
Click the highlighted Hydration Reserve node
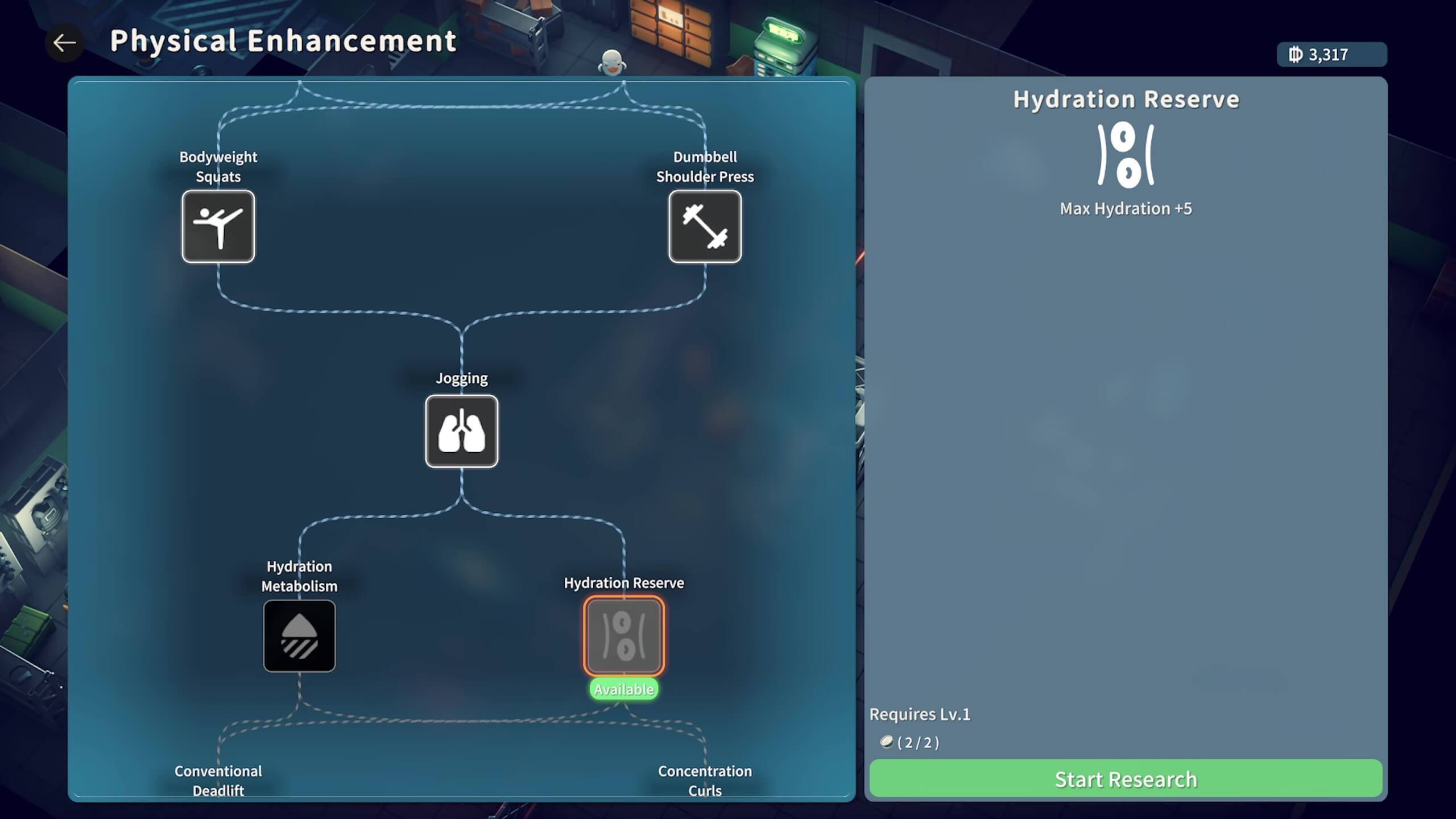click(624, 636)
